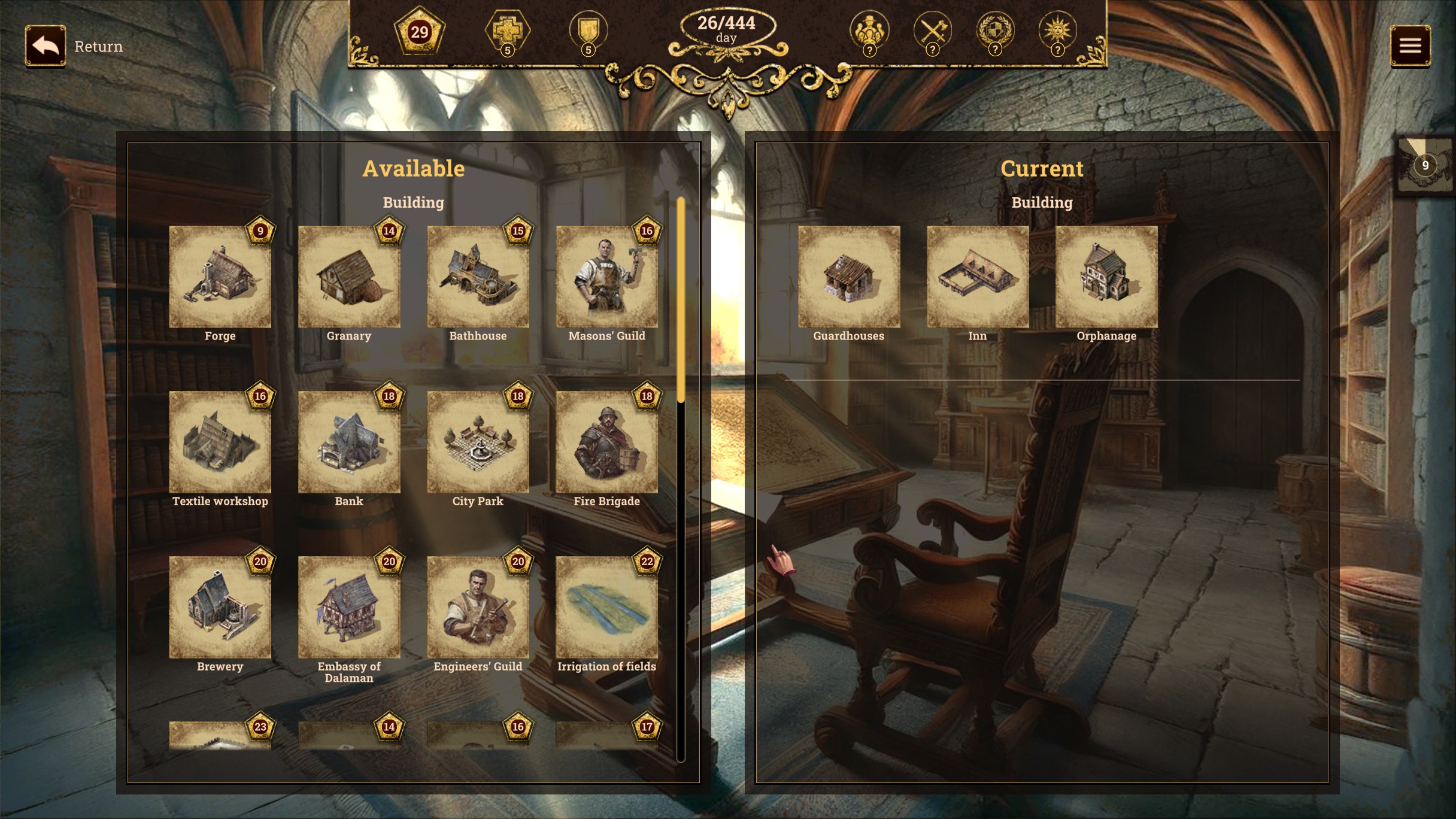1456x819 pixels.
Task: Pick the Fire Brigade card
Action: click(x=606, y=442)
